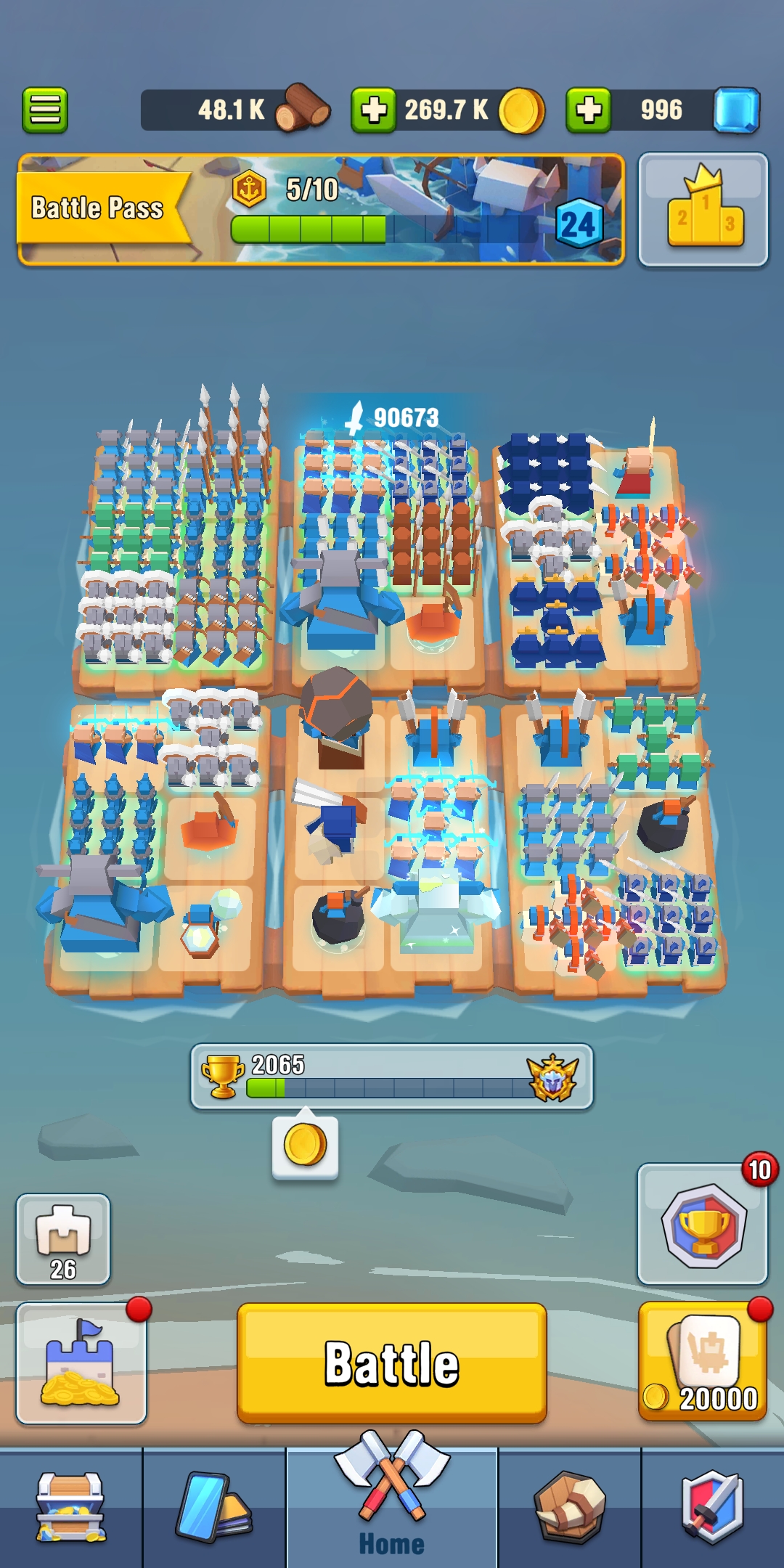Switch to the blue cards tab

point(214,1507)
